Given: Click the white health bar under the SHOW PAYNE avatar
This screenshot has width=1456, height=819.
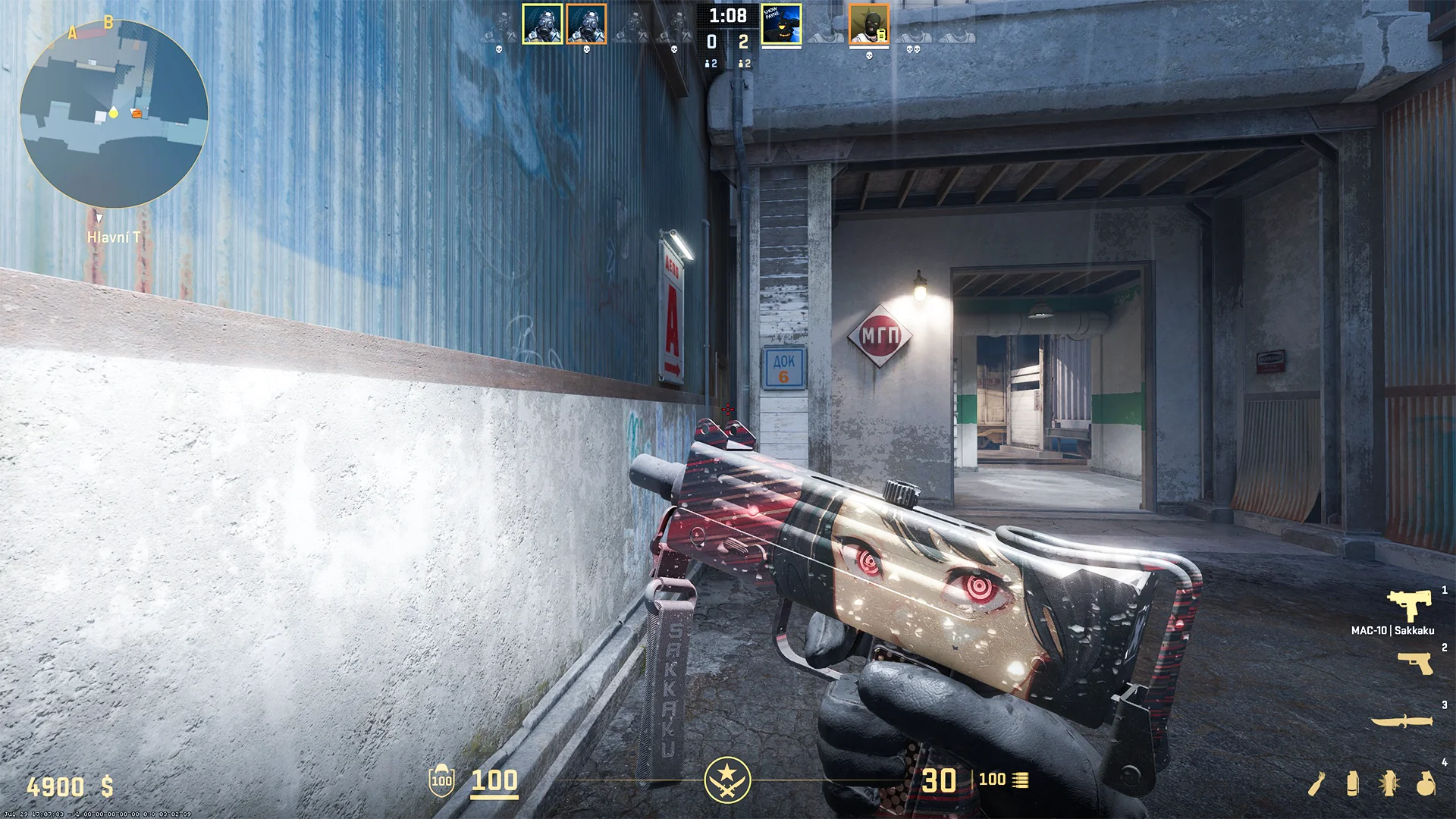Looking at the screenshot, I should (781, 46).
